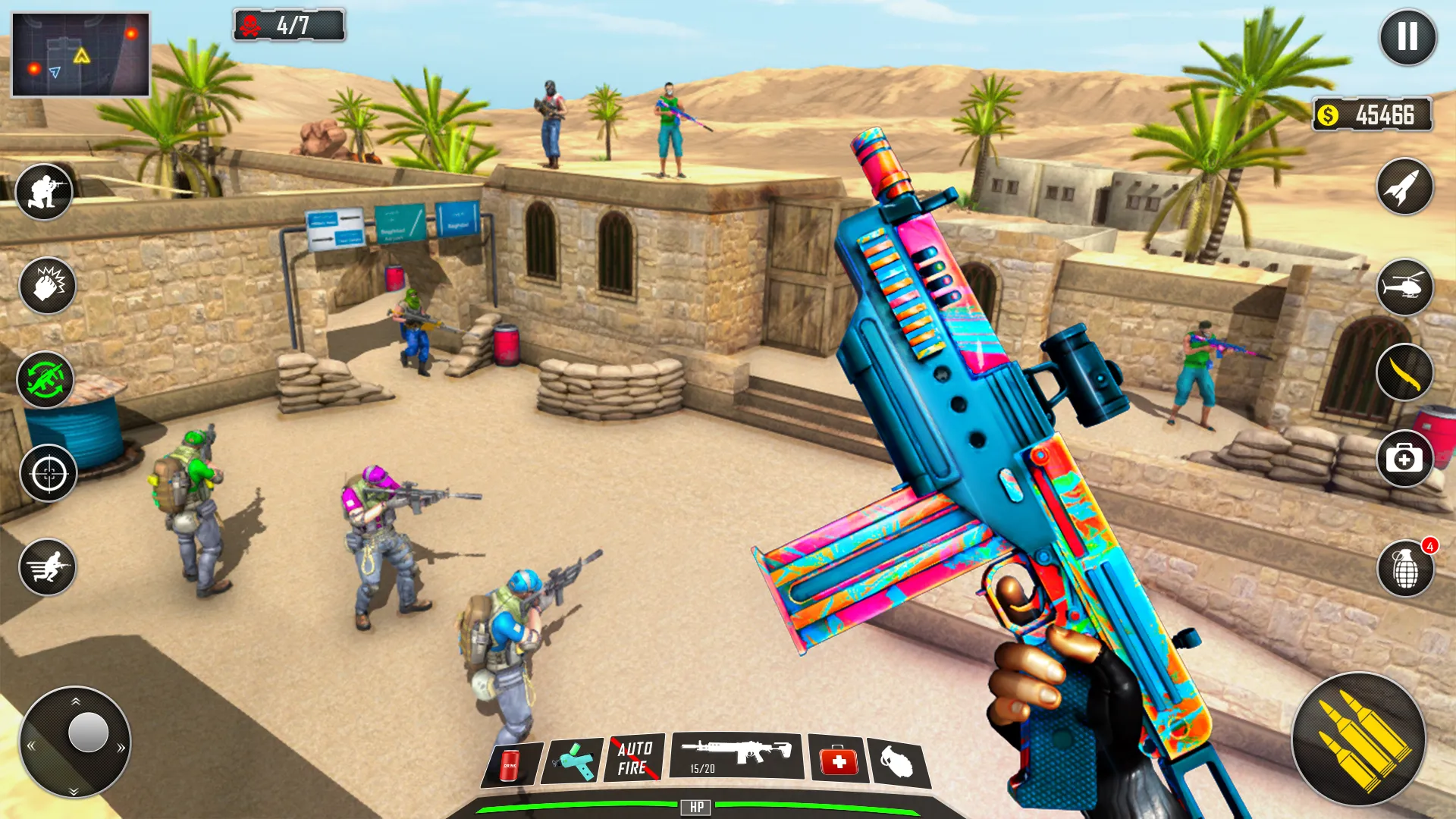Use the red first aid kit slot

(x=838, y=759)
